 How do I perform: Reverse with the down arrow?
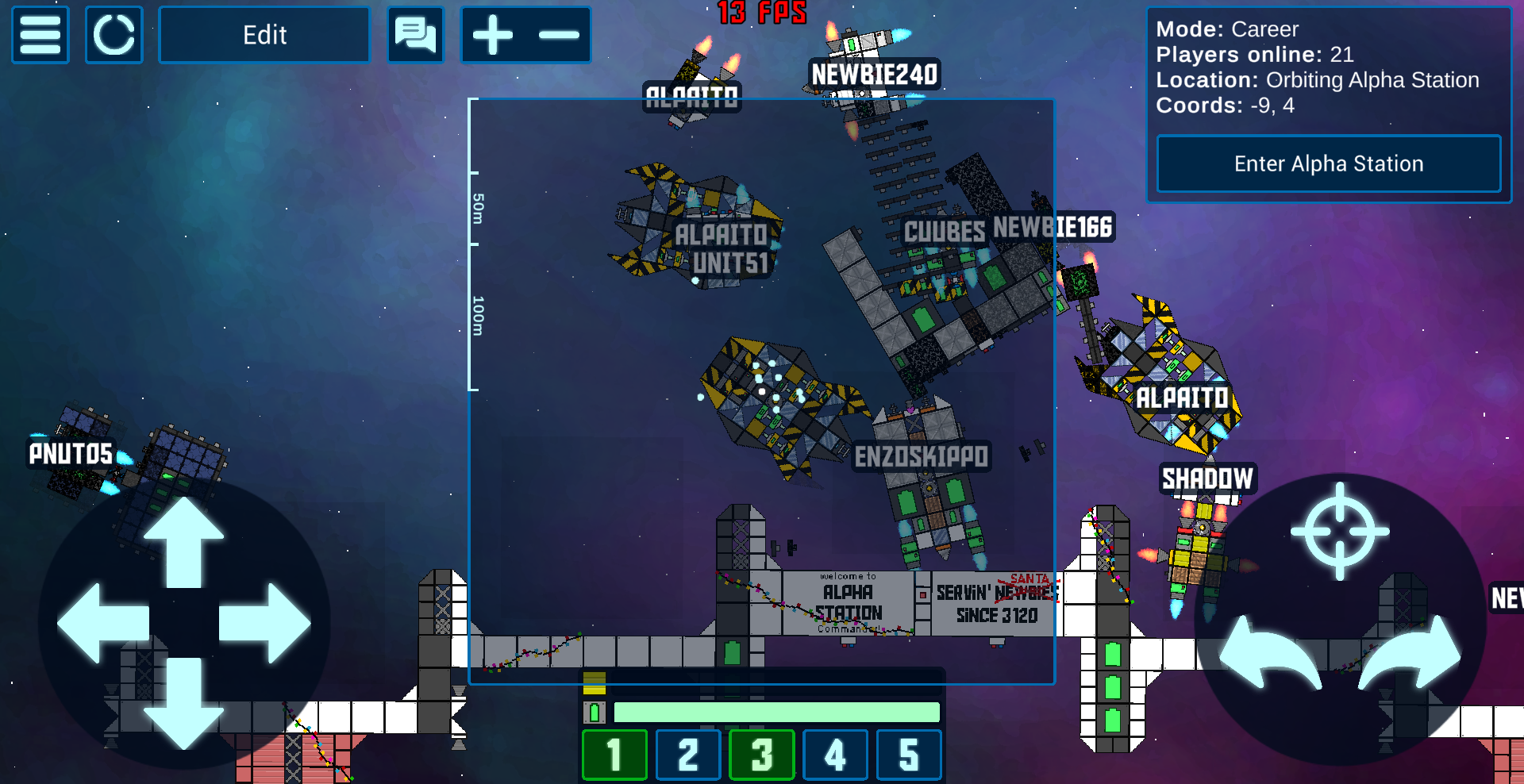(x=183, y=704)
